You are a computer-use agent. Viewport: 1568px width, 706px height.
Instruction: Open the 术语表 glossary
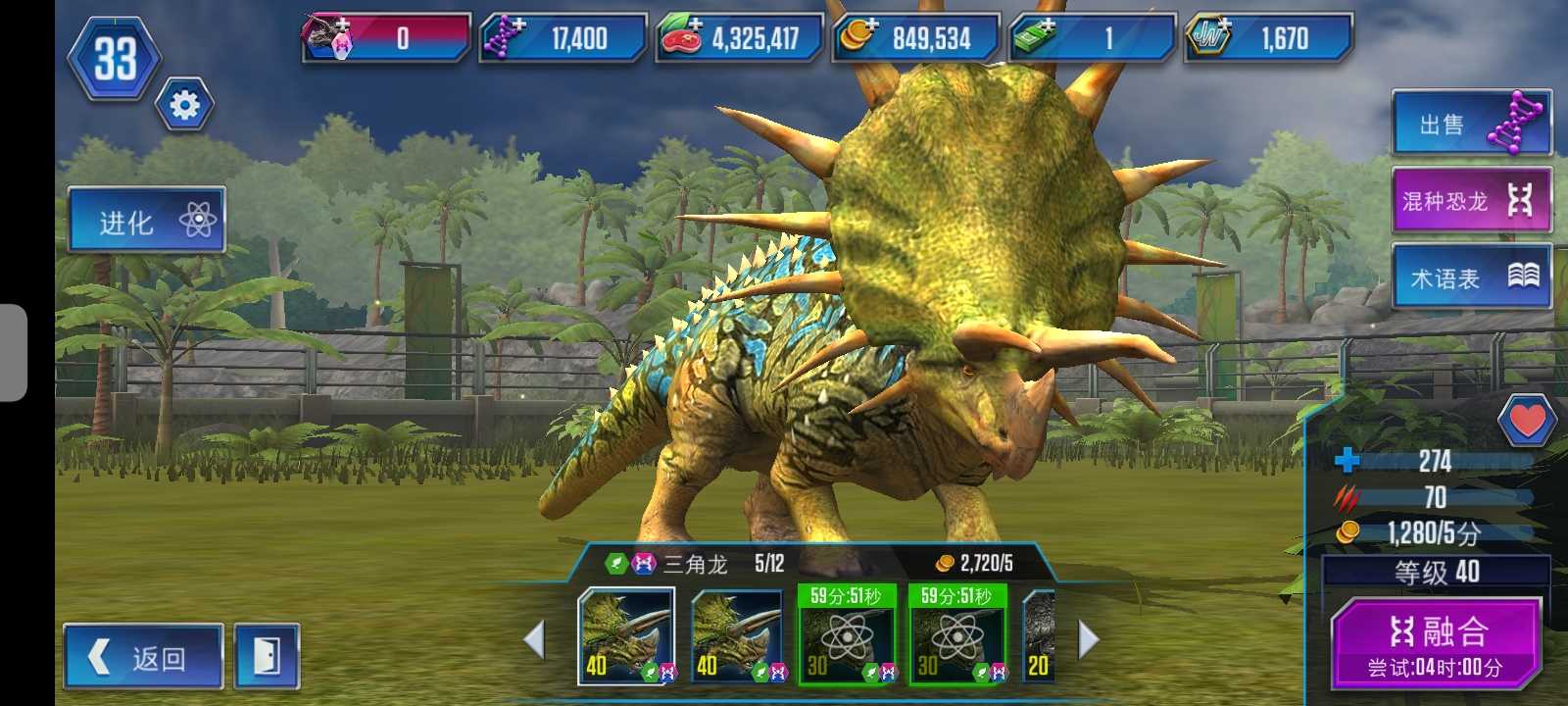pyautogui.click(x=1471, y=277)
